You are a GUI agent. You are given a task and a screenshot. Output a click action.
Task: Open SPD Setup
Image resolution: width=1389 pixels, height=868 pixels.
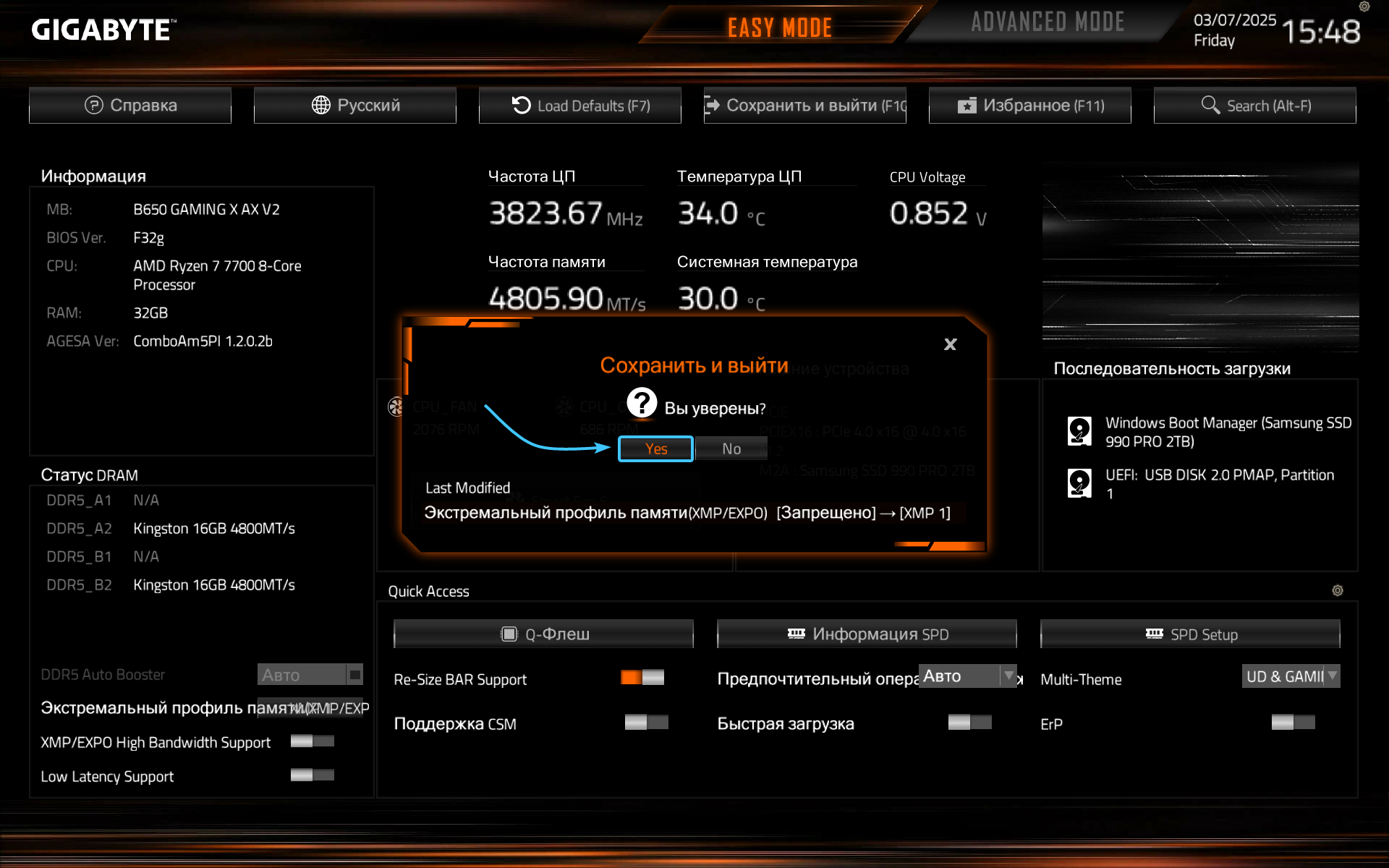point(1190,634)
